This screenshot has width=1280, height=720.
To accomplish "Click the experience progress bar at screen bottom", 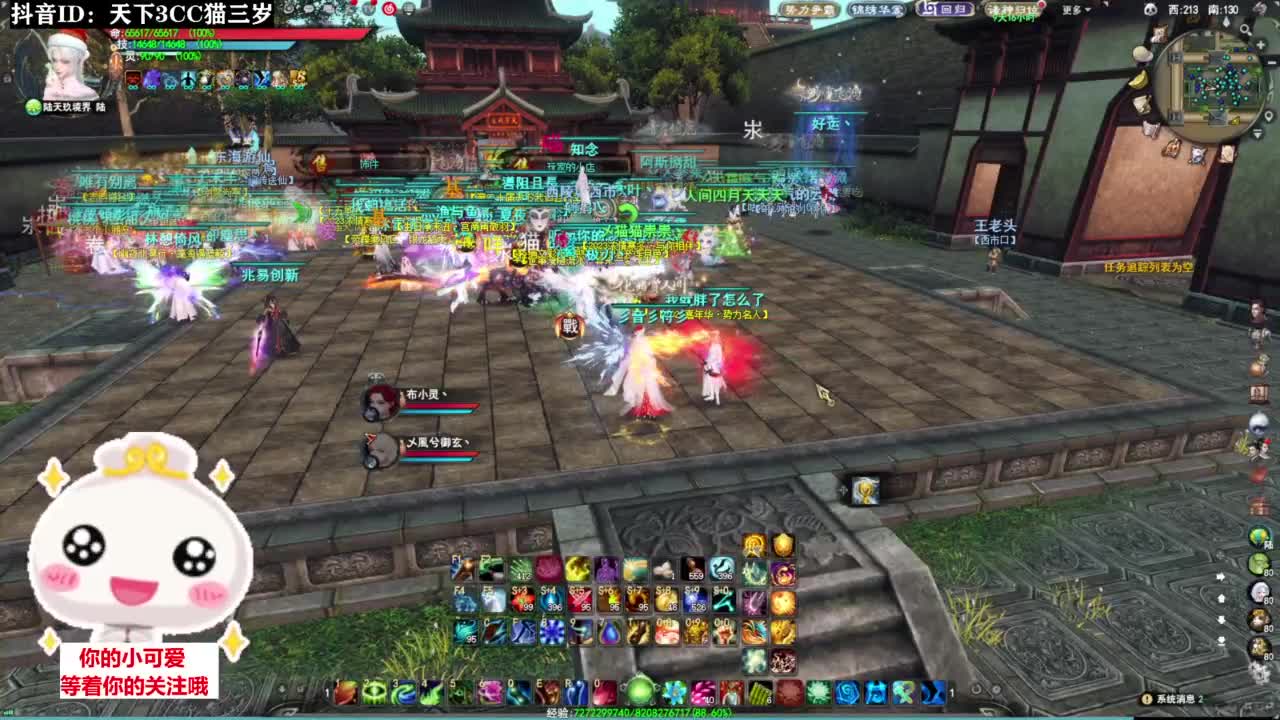I will tap(640, 714).
